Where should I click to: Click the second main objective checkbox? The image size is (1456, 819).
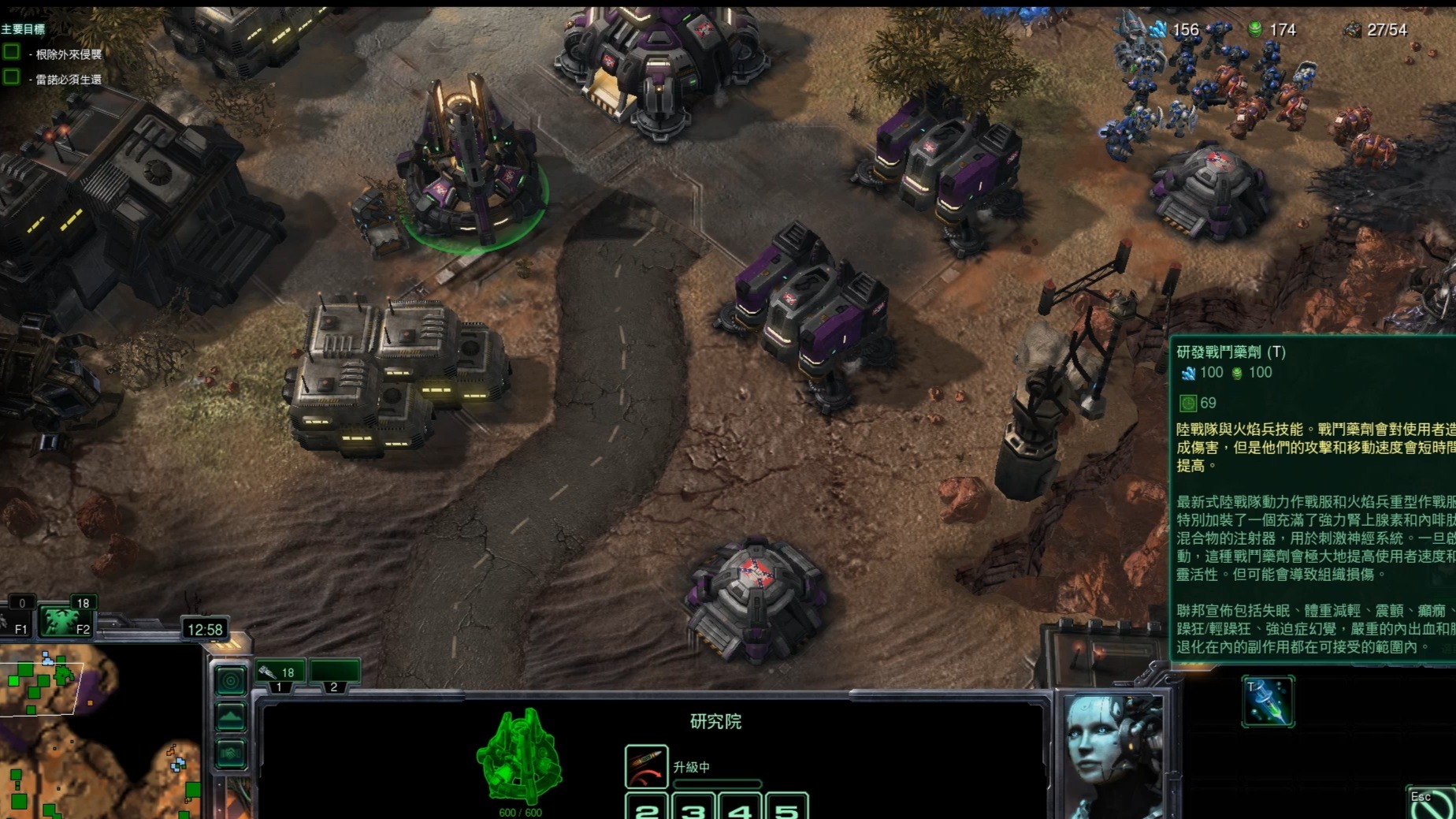click(12, 77)
